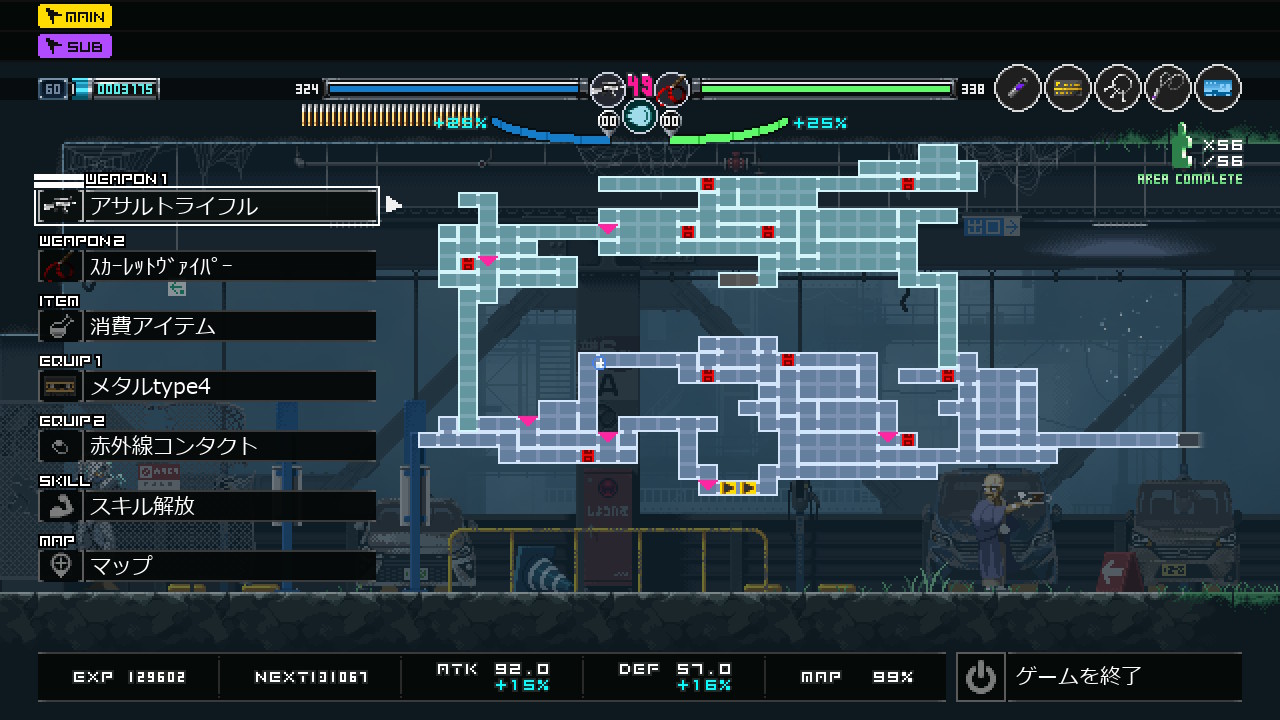Click the blue chip icon in top-right row
This screenshot has height=720, width=1280.
tap(1217, 89)
